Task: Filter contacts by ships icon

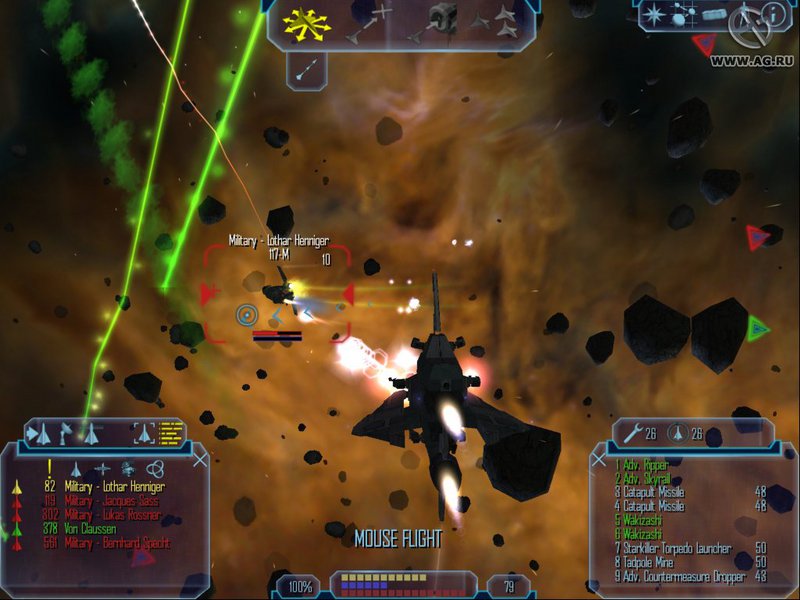Action: point(76,468)
